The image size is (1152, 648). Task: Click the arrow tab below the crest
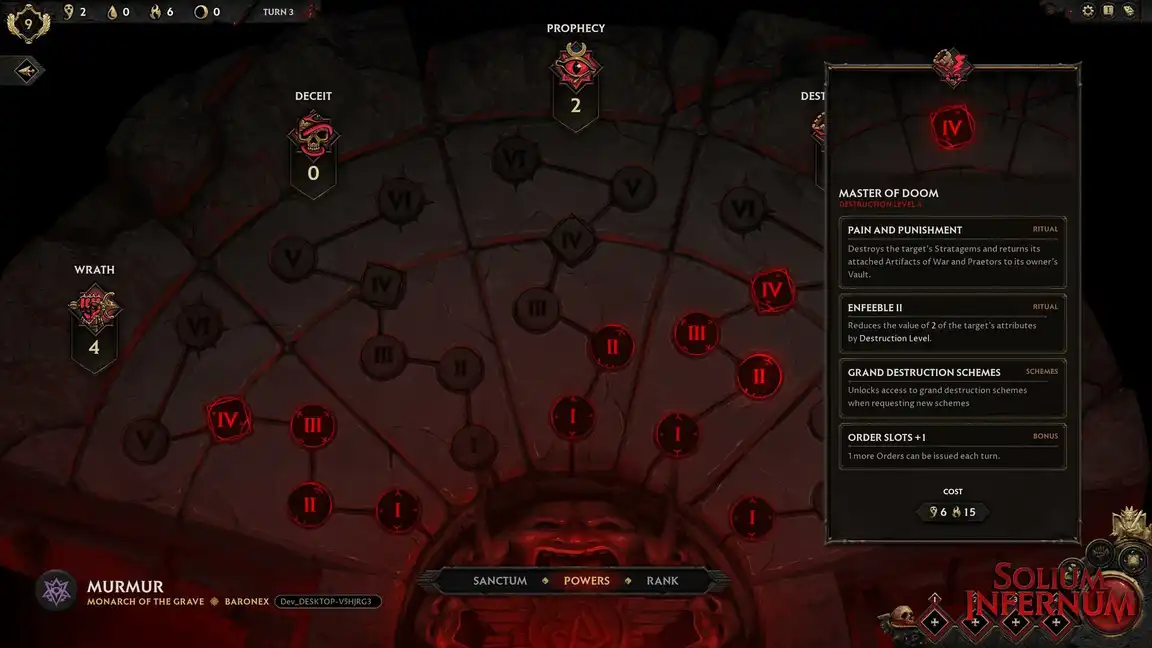point(27,71)
